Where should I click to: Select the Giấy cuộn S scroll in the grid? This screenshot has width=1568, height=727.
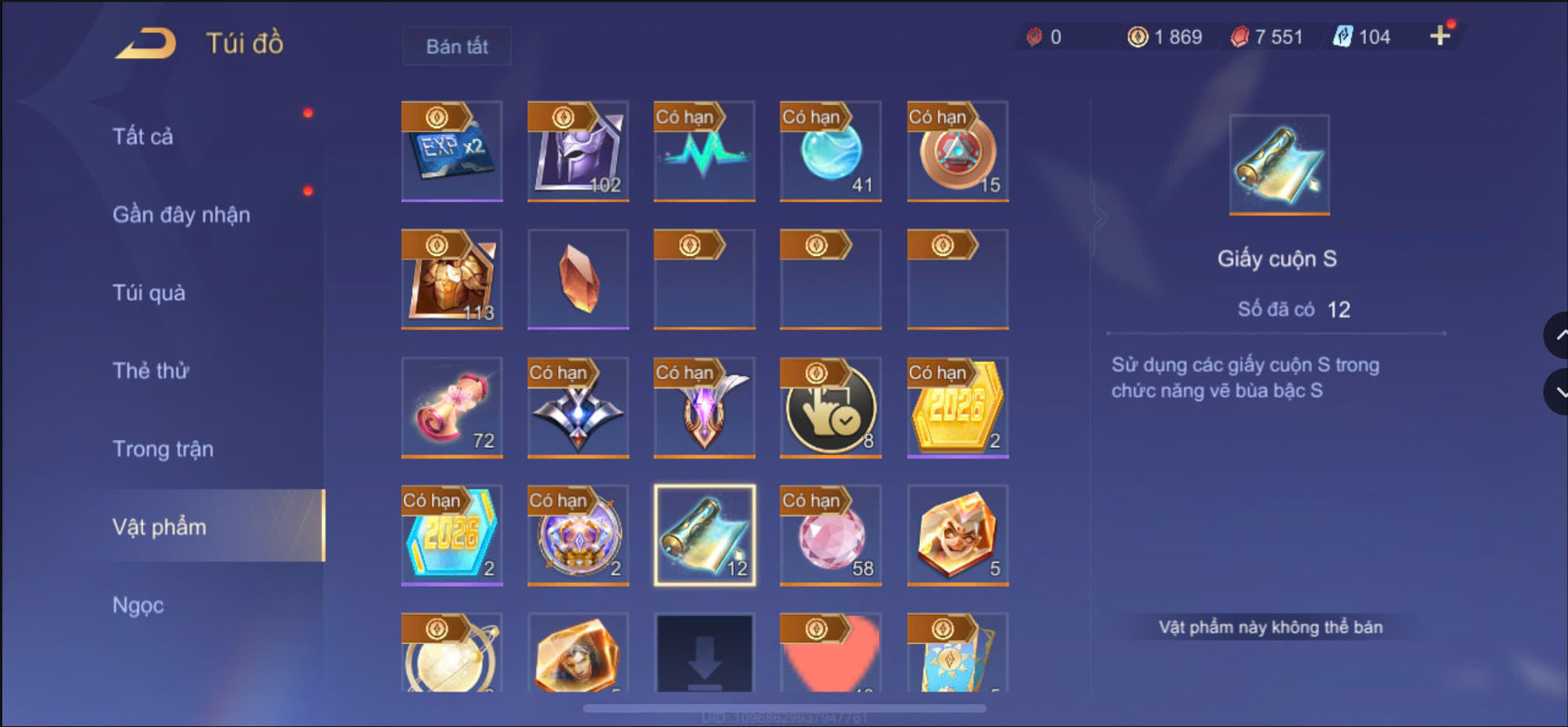pos(703,535)
